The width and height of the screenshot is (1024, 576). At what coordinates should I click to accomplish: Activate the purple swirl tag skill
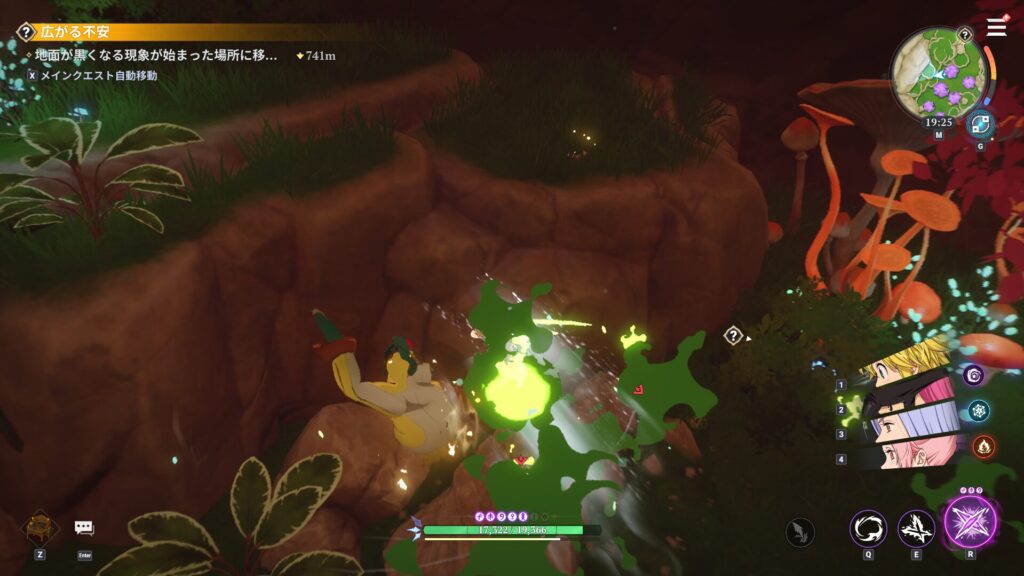click(974, 375)
